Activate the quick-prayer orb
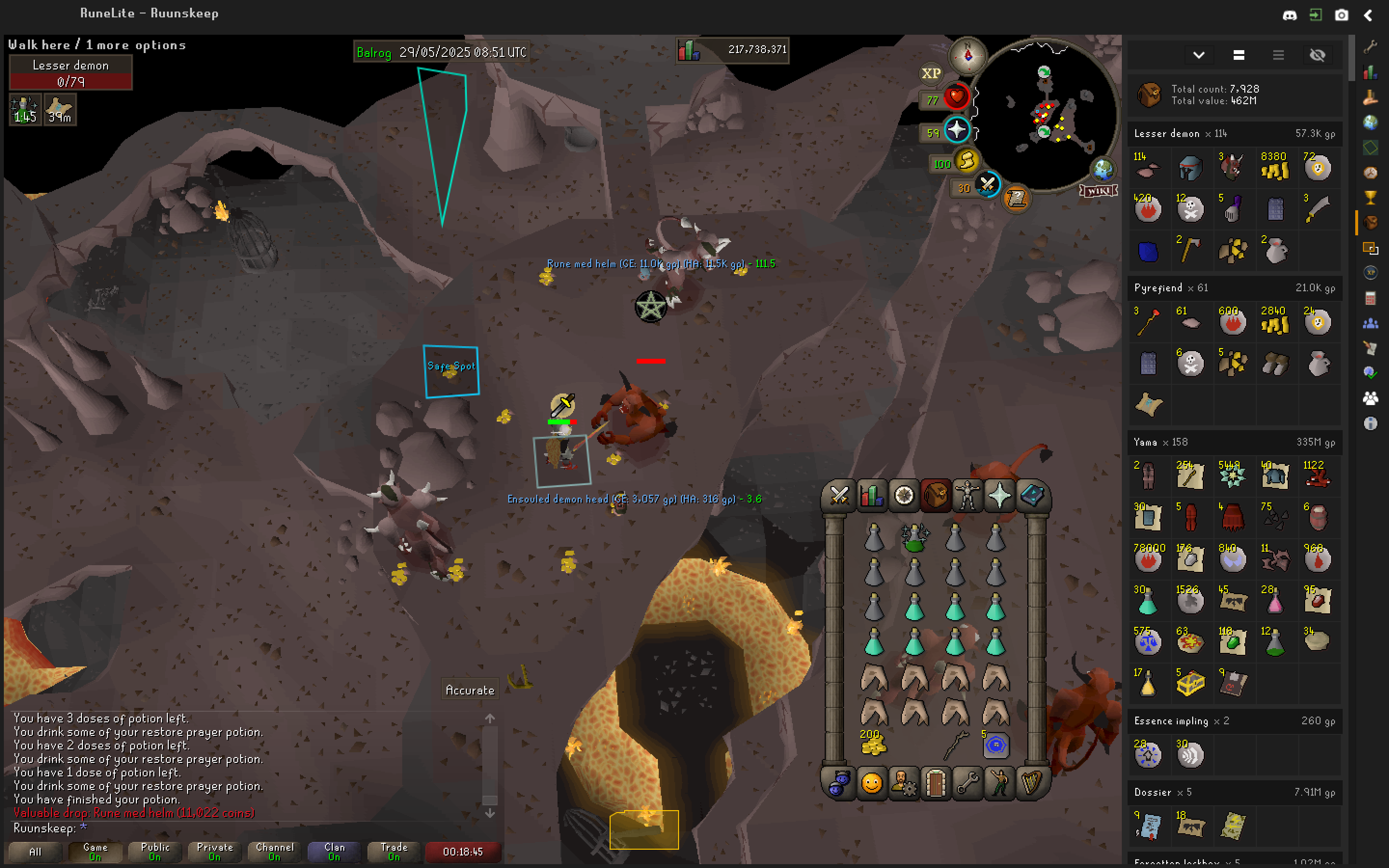This screenshot has width=1389, height=868. point(956,130)
